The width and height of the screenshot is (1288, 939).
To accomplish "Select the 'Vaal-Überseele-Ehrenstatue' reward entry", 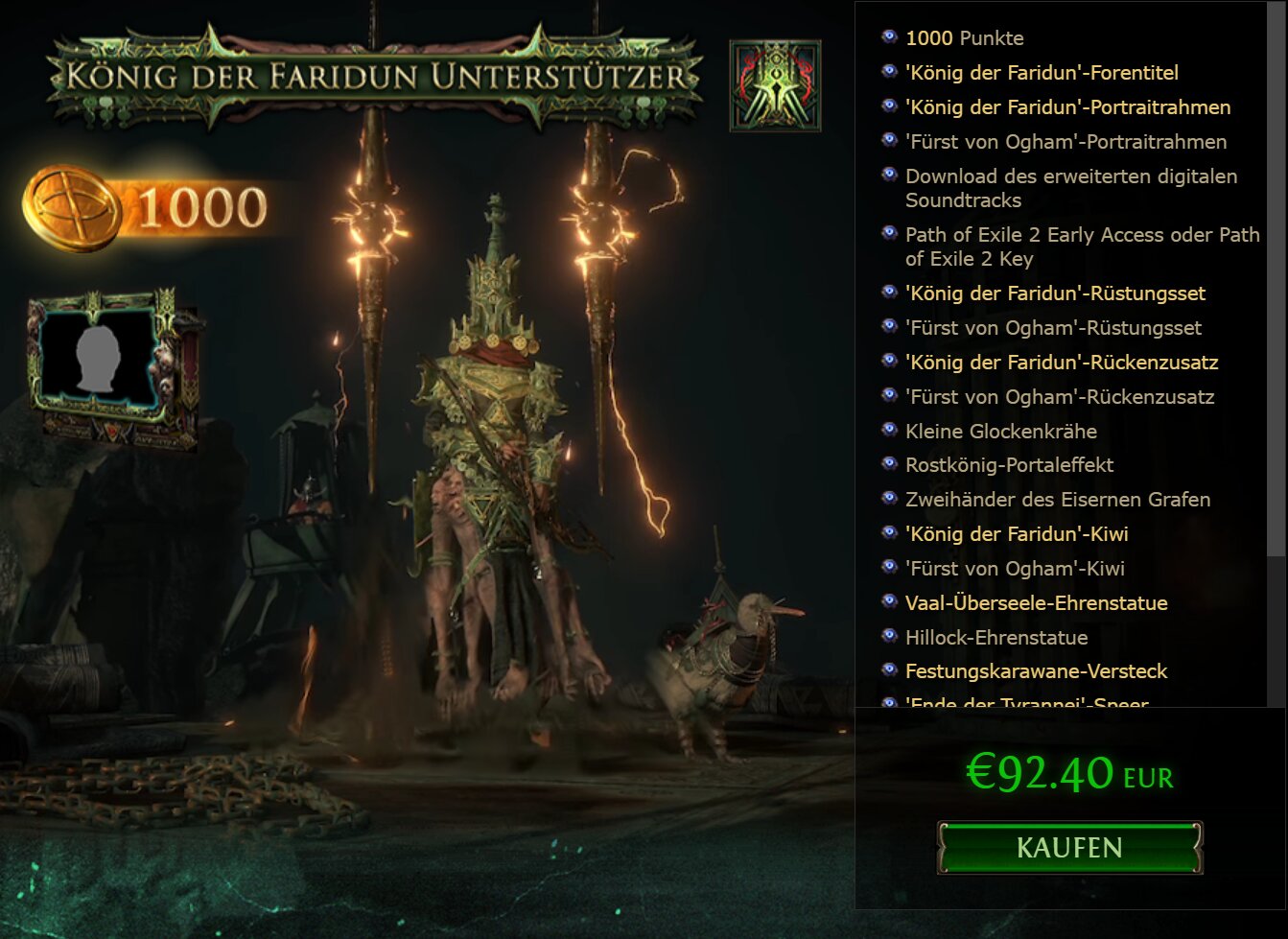I will (x=1037, y=602).
